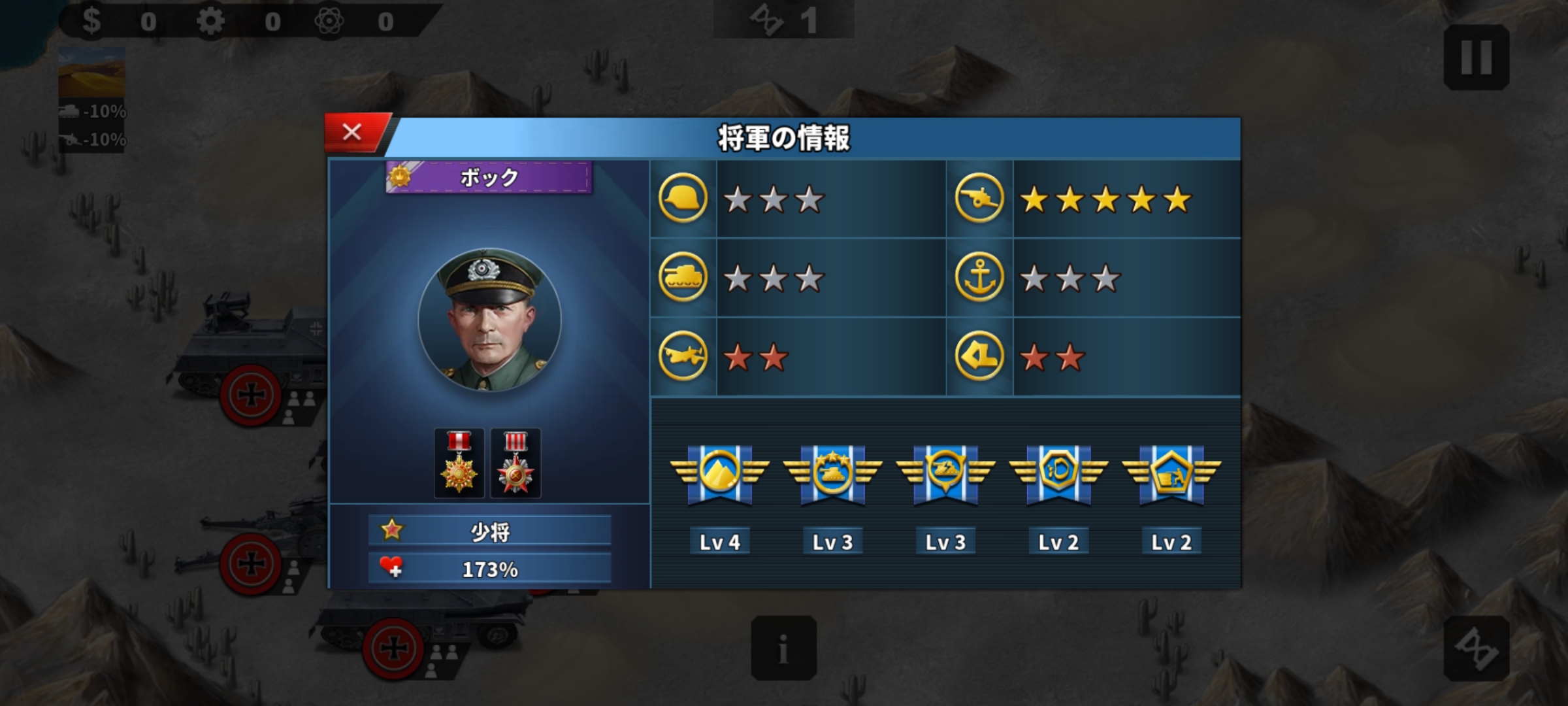The height and width of the screenshot is (706, 1568).
Task: Select the march arrow attribute icon
Action: pos(979,356)
